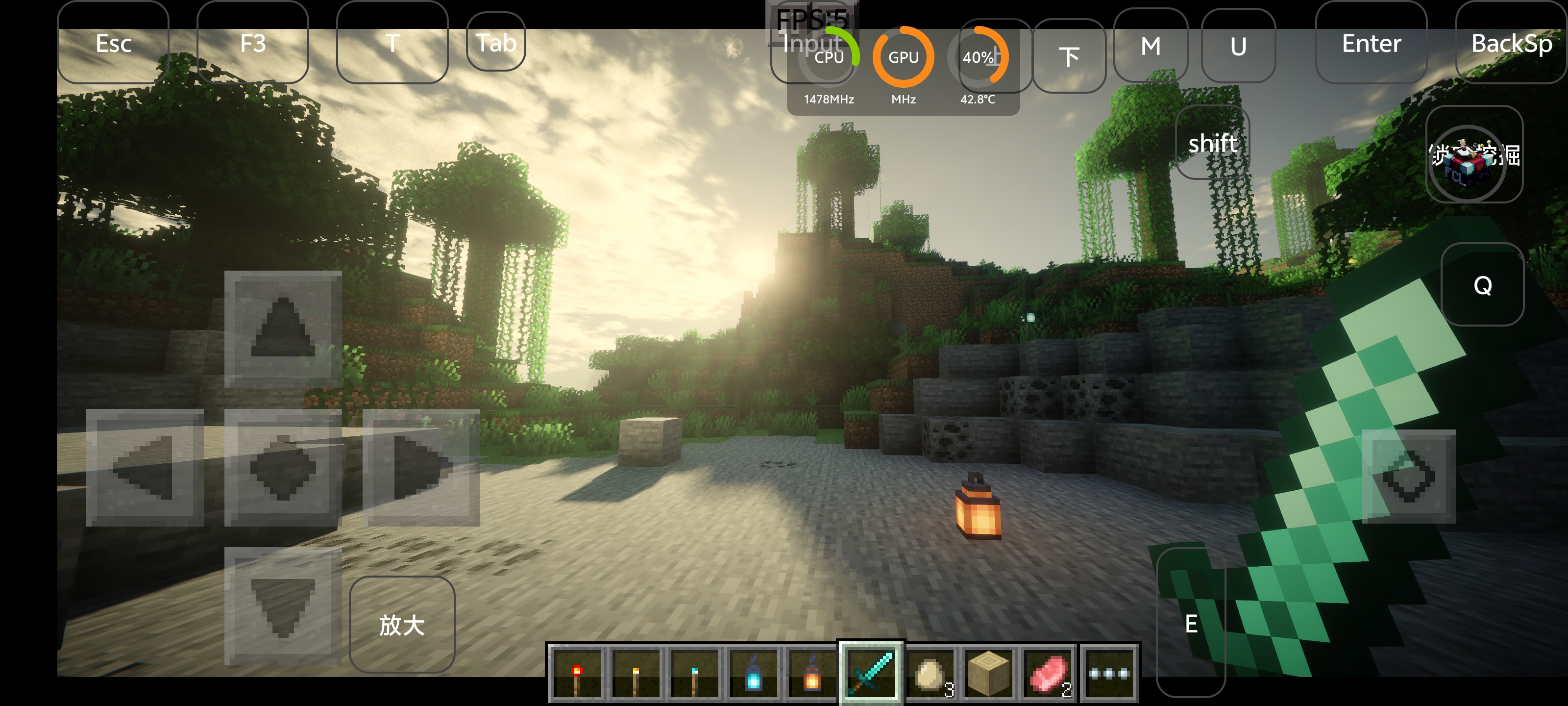The image size is (1568, 706).
Task: Tap the M on-screen button
Action: click(x=1150, y=46)
